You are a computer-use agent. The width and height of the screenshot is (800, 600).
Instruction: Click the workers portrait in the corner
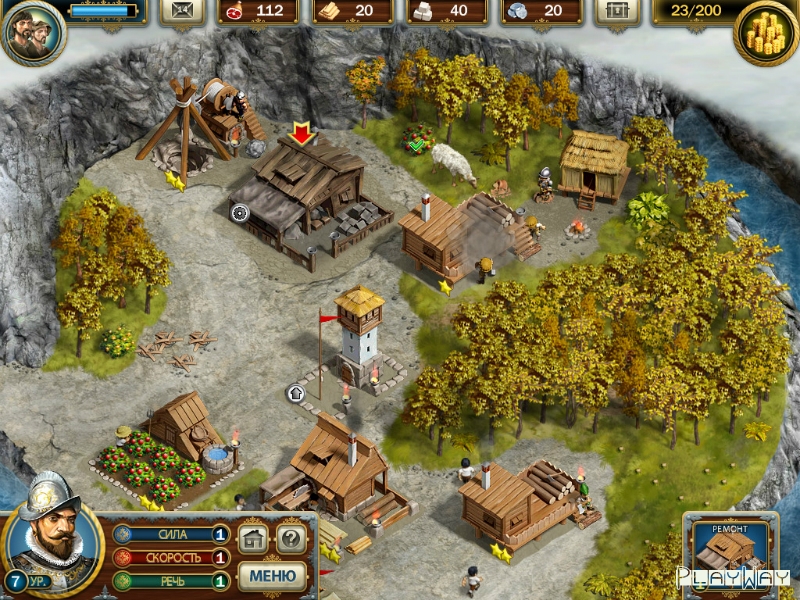pyautogui.click(x=33, y=32)
